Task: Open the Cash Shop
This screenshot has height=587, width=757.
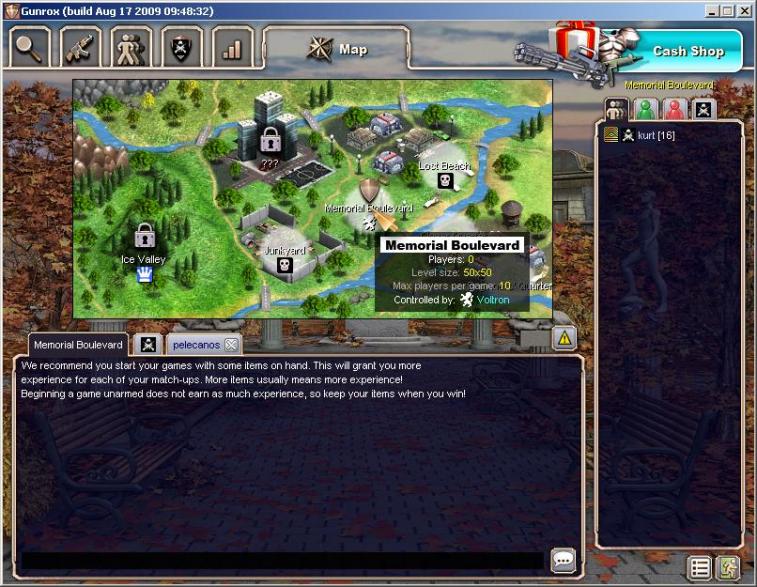Action: point(688,51)
